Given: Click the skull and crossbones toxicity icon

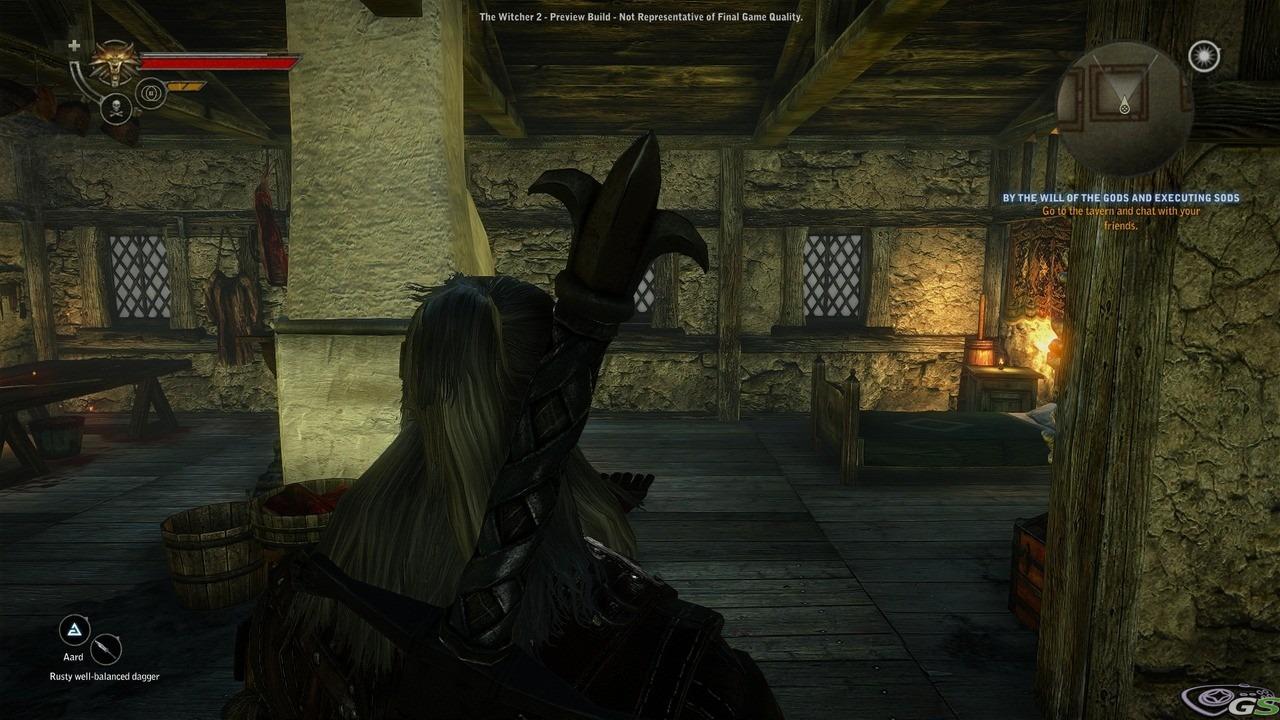Looking at the screenshot, I should tap(114, 108).
